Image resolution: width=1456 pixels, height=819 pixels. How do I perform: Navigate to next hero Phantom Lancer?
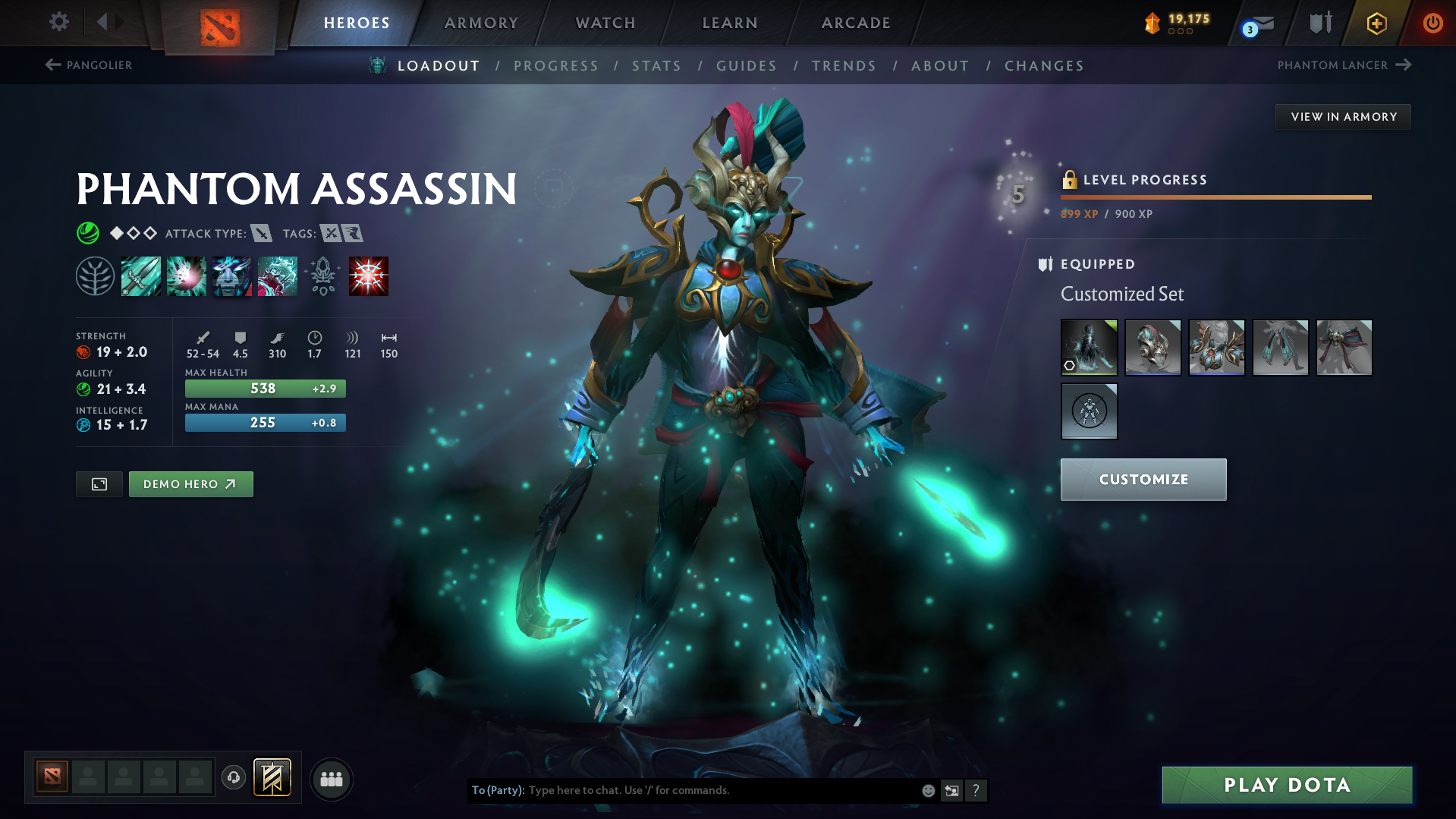pos(1344,65)
